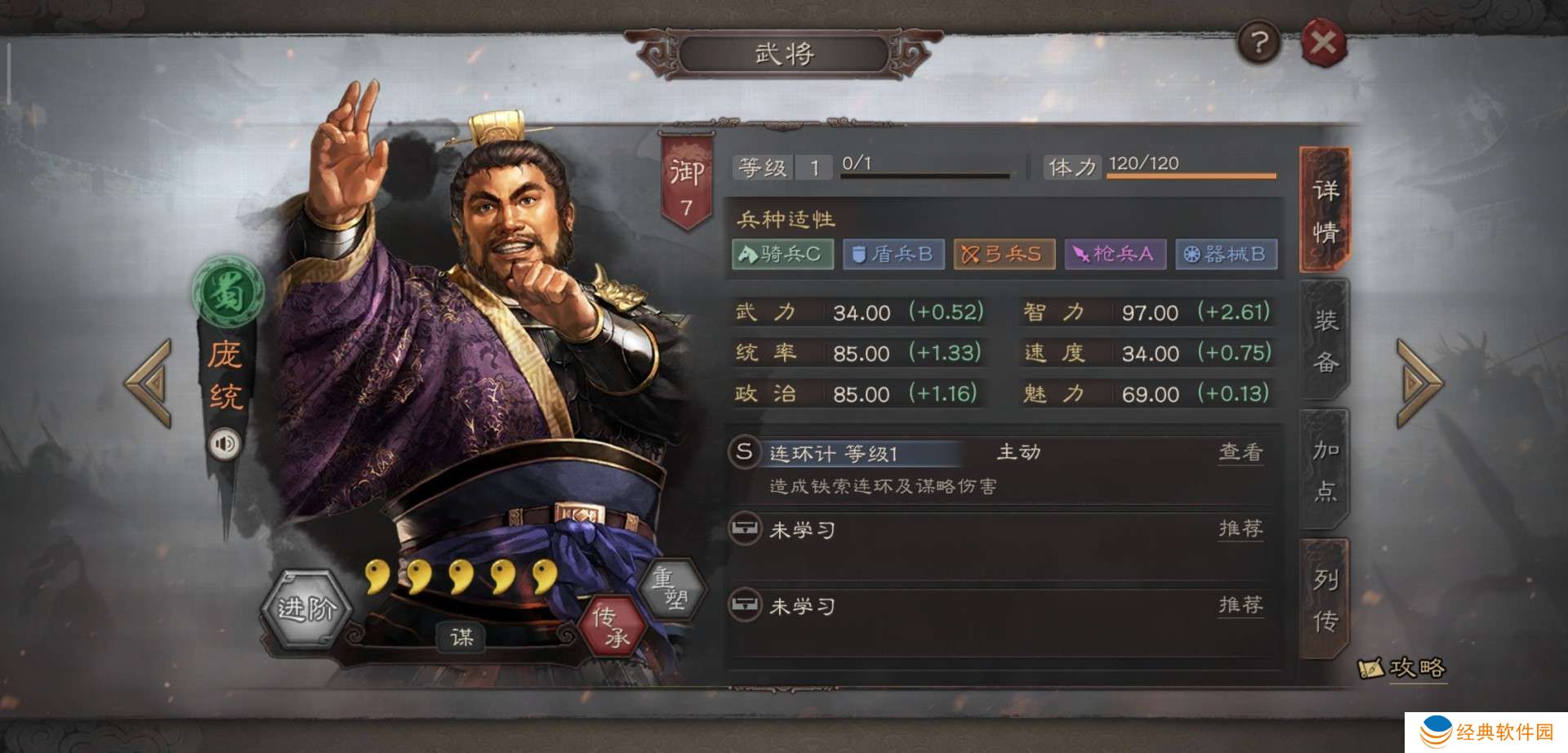Screen dimensions: 1568x753
Task: Open the help question mark icon
Action: point(1258,42)
